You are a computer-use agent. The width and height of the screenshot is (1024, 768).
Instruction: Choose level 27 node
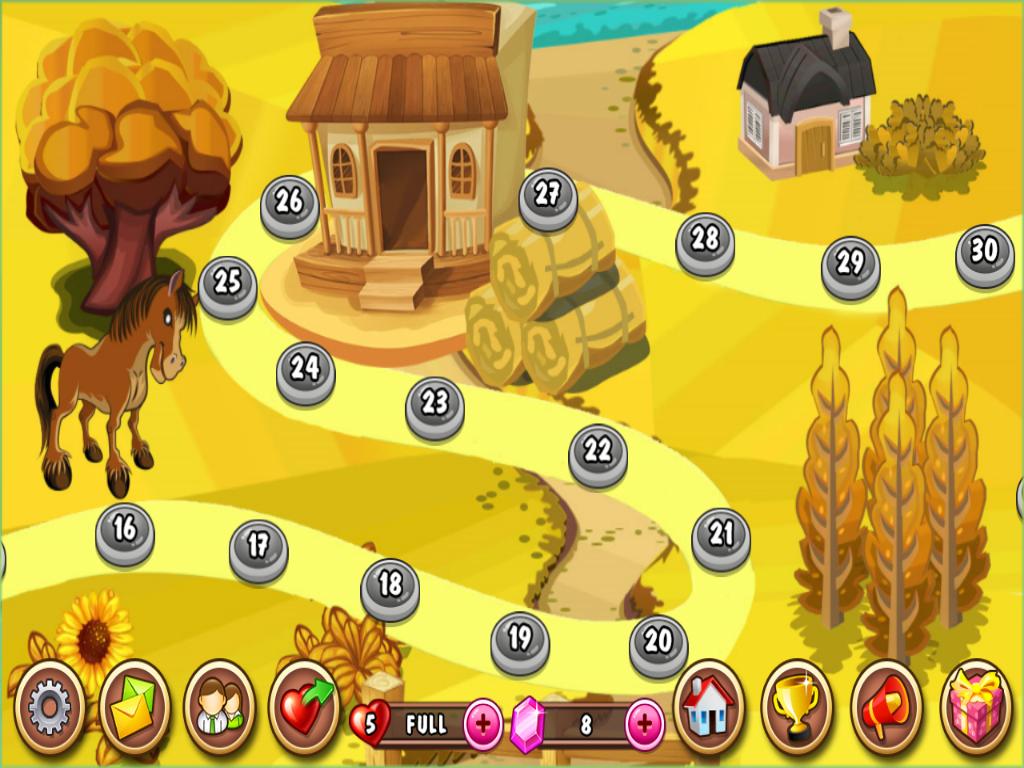click(547, 198)
